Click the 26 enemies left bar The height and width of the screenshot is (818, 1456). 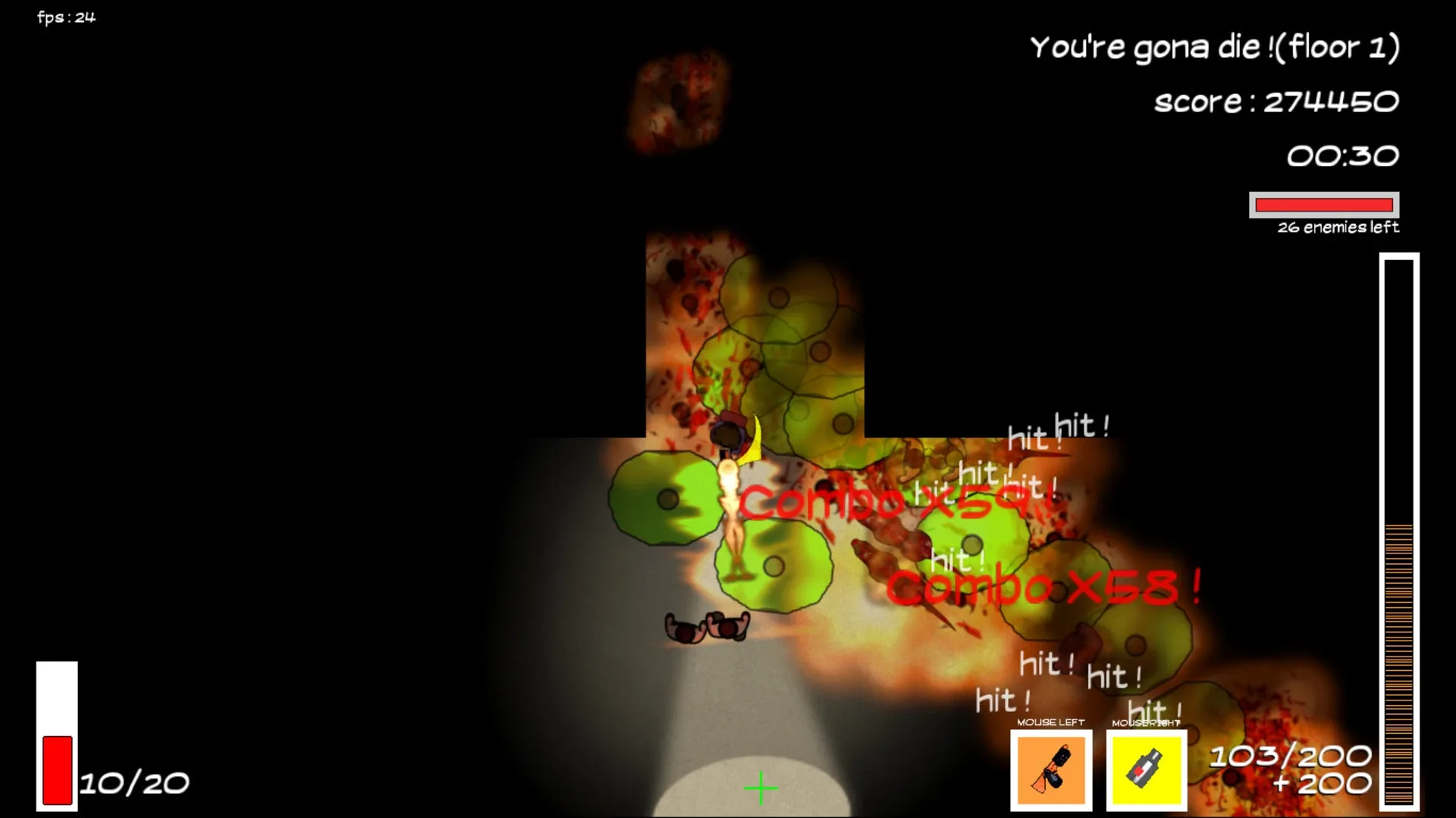point(1324,205)
